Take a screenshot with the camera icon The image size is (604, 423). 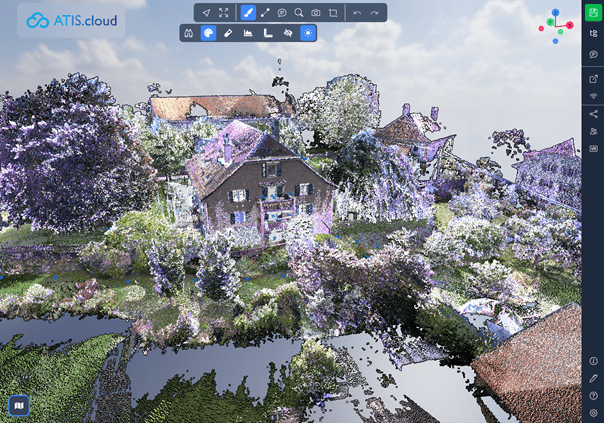click(316, 13)
